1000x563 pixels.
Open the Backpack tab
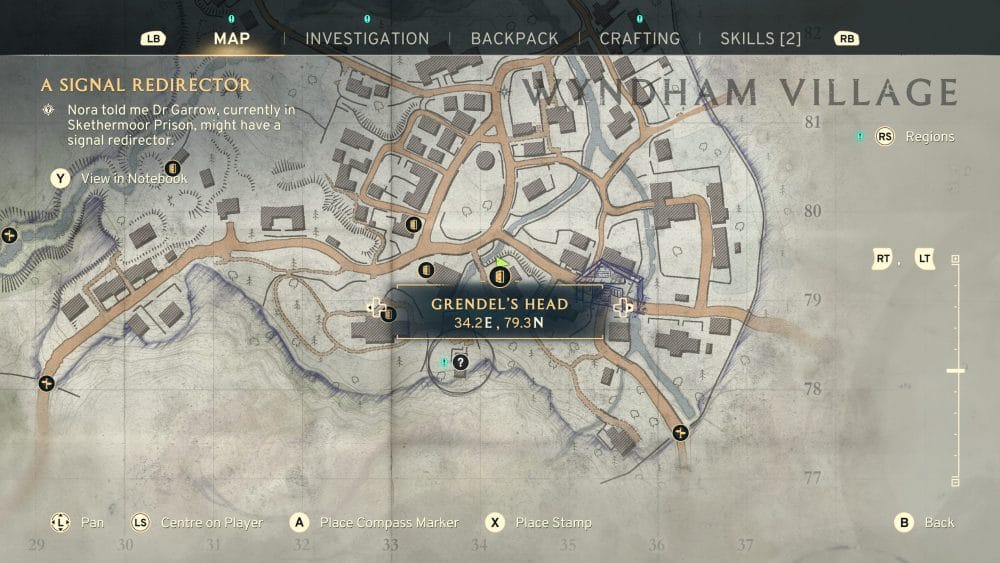click(x=515, y=39)
